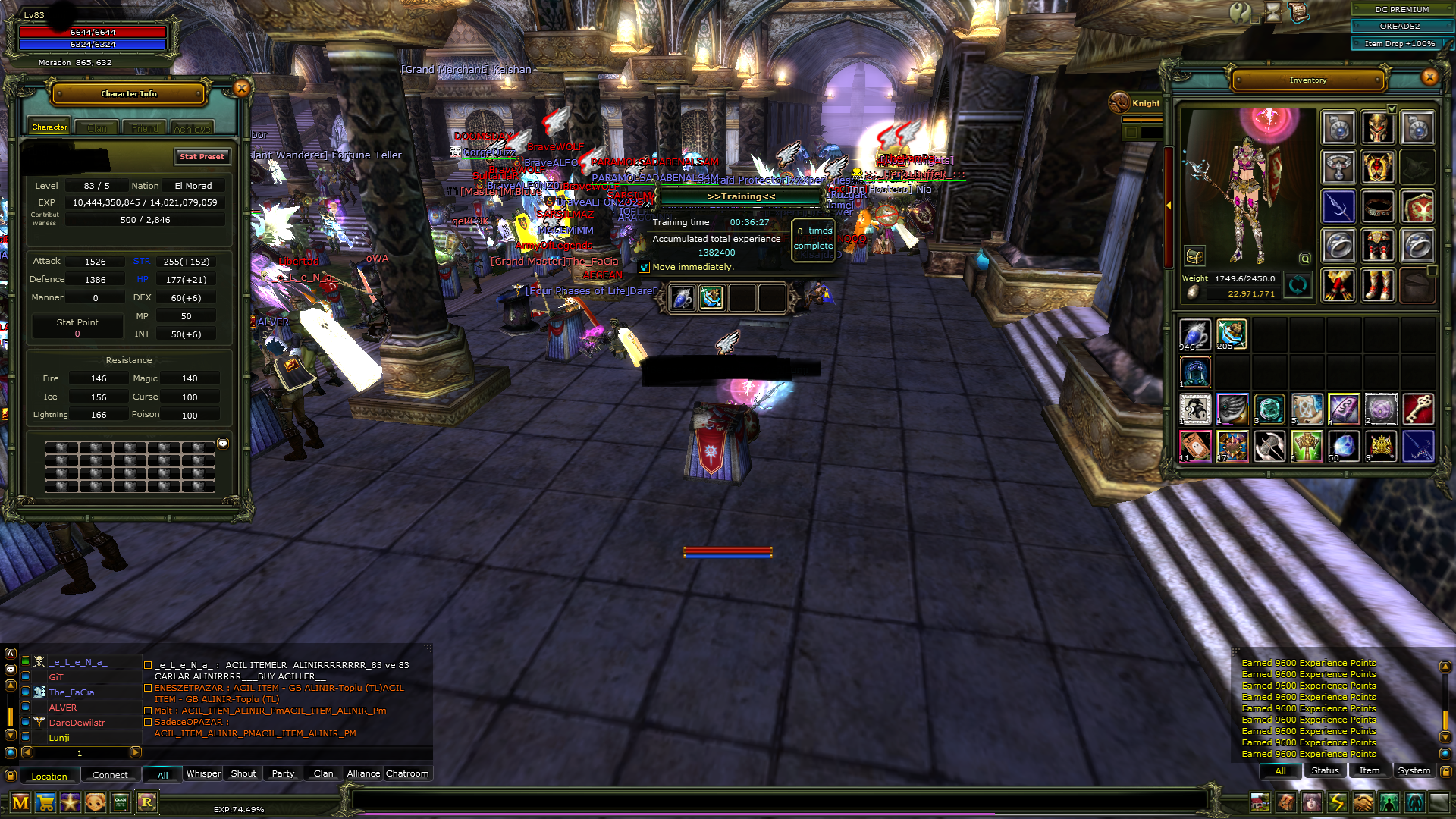Close the Character Info window
This screenshot has width=1456, height=819.
click(241, 89)
